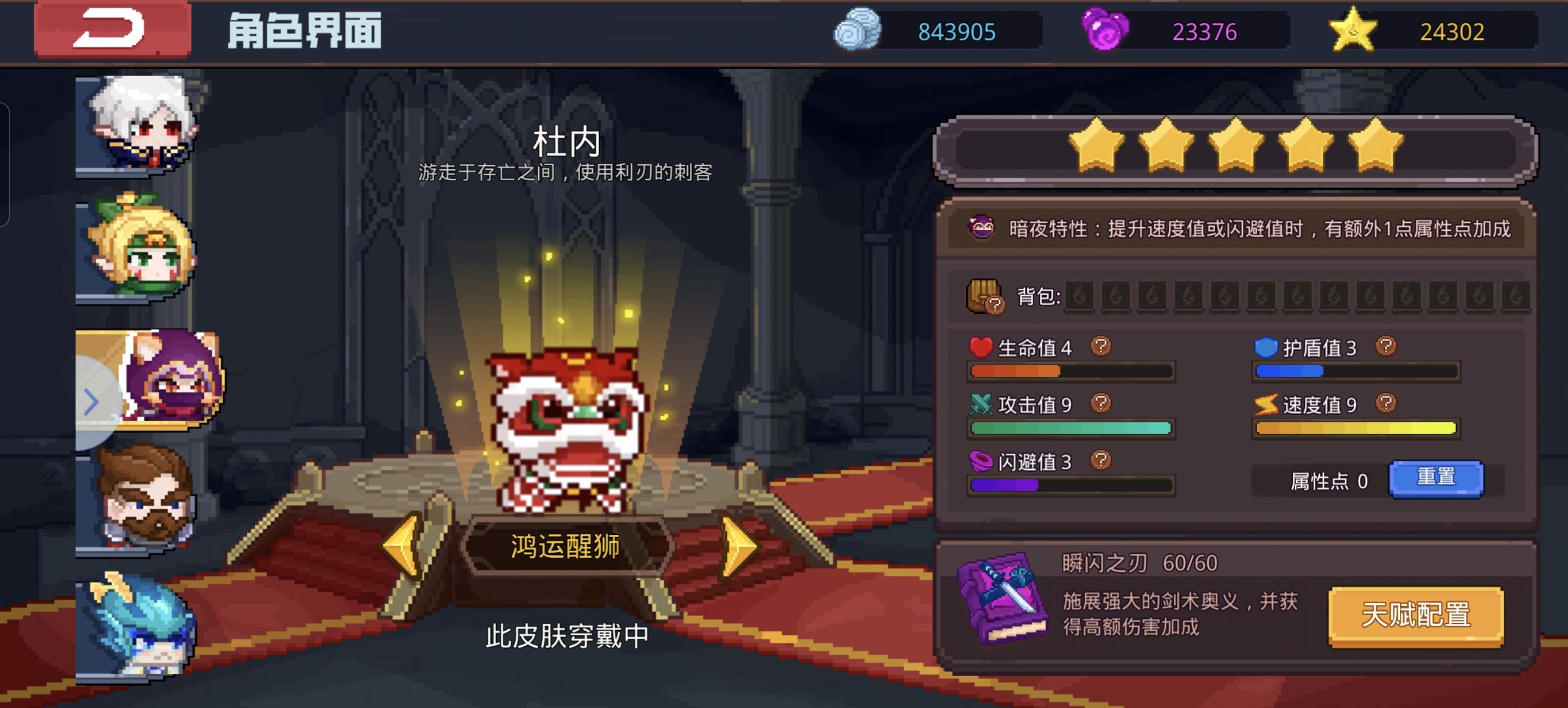The image size is (1568, 708).
Task: Click the white yarn currency icon
Action: [858, 28]
